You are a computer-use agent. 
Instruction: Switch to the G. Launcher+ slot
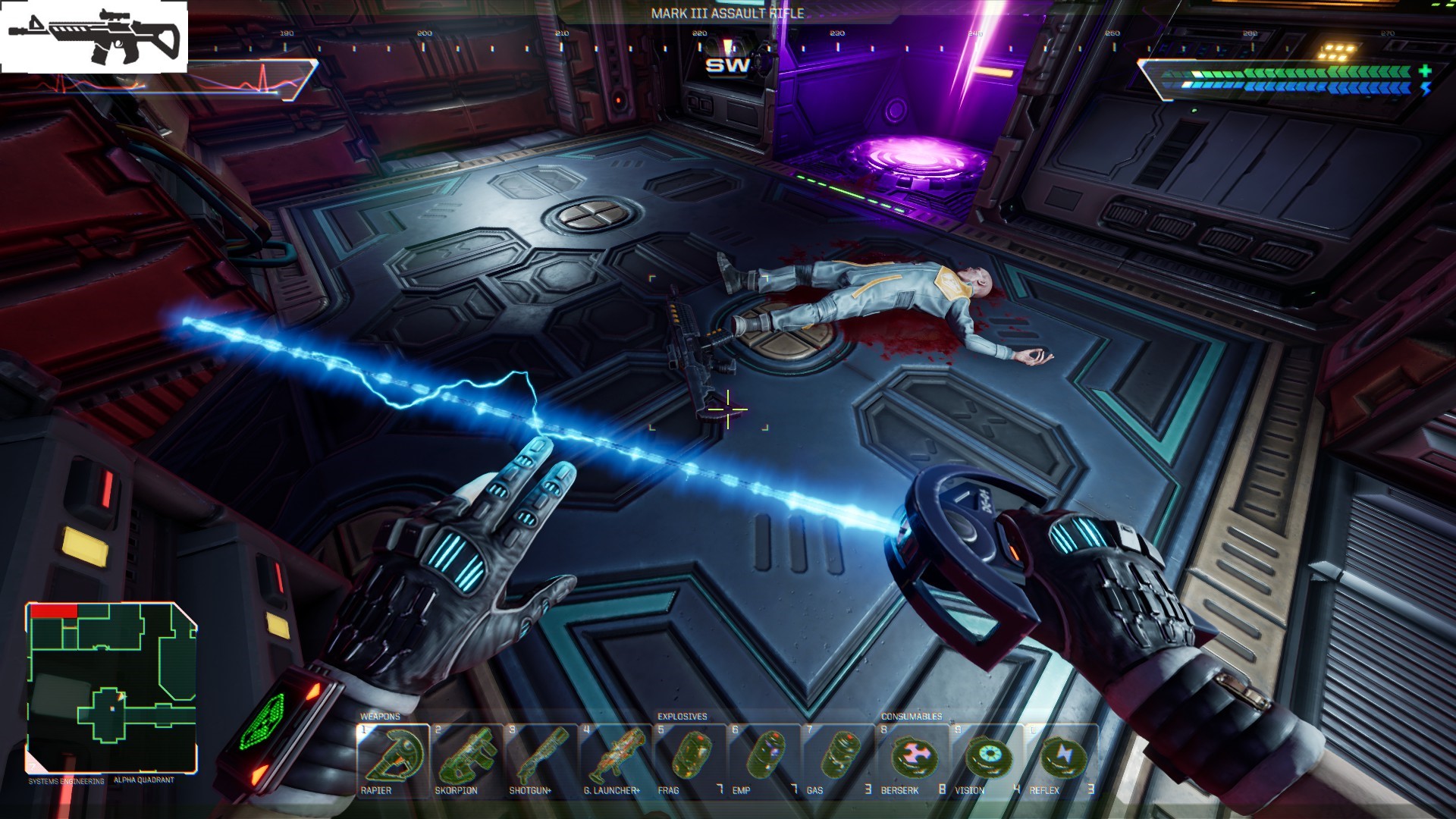point(614,760)
